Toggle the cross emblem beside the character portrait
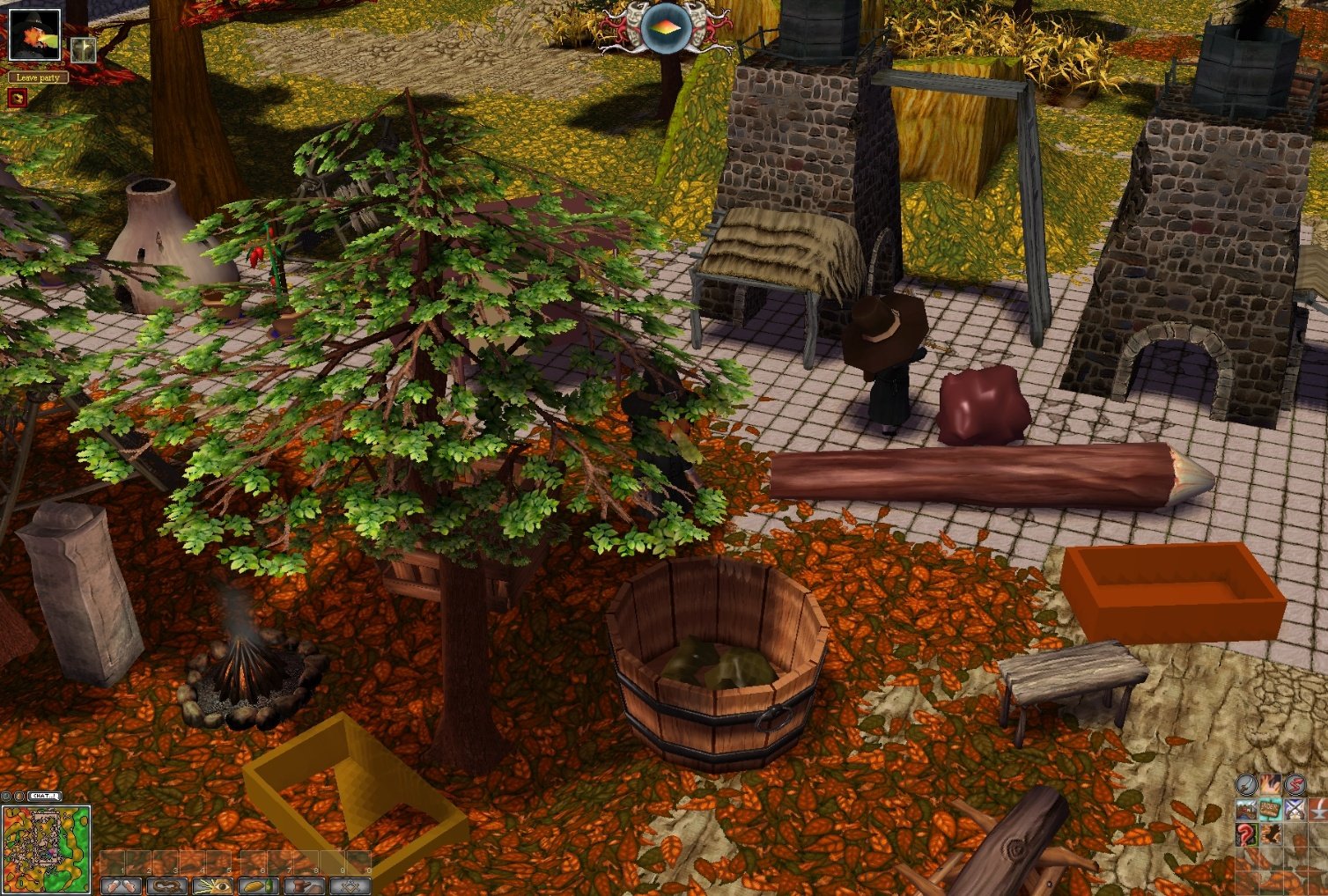Viewport: 1328px width, 896px height. click(84, 50)
